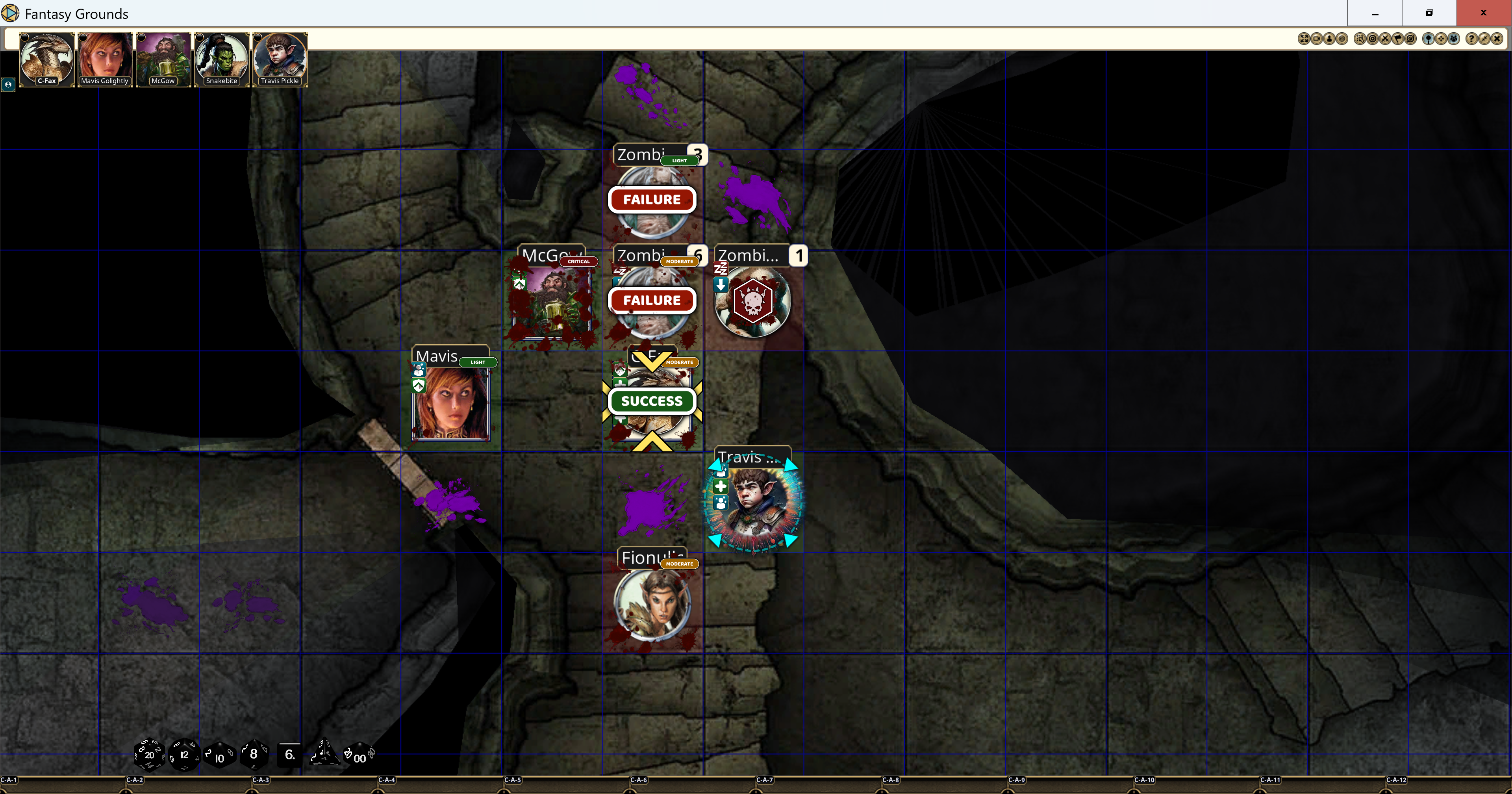1512x794 pixels.
Task: Click the character silhouette icon in the toolbar
Action: click(x=1329, y=39)
